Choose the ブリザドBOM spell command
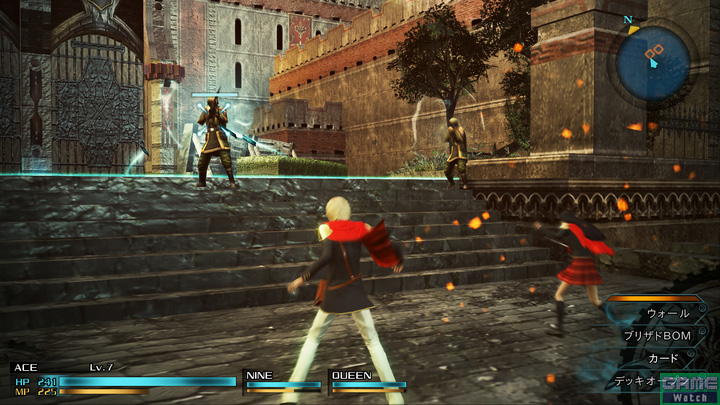Screen dimensions: 720x405 (657, 335)
